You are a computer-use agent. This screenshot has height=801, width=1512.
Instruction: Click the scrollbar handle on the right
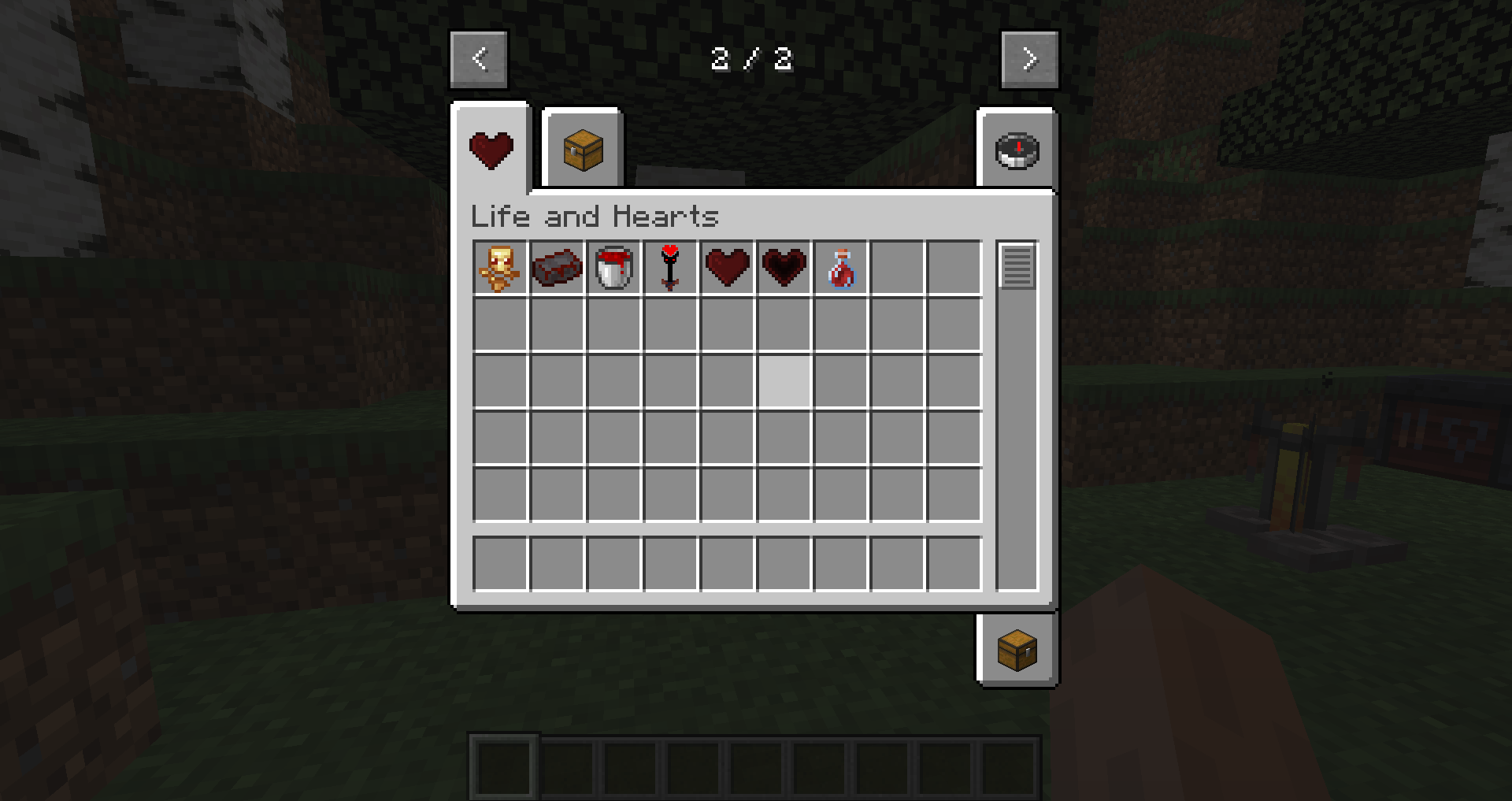[x=1018, y=268]
